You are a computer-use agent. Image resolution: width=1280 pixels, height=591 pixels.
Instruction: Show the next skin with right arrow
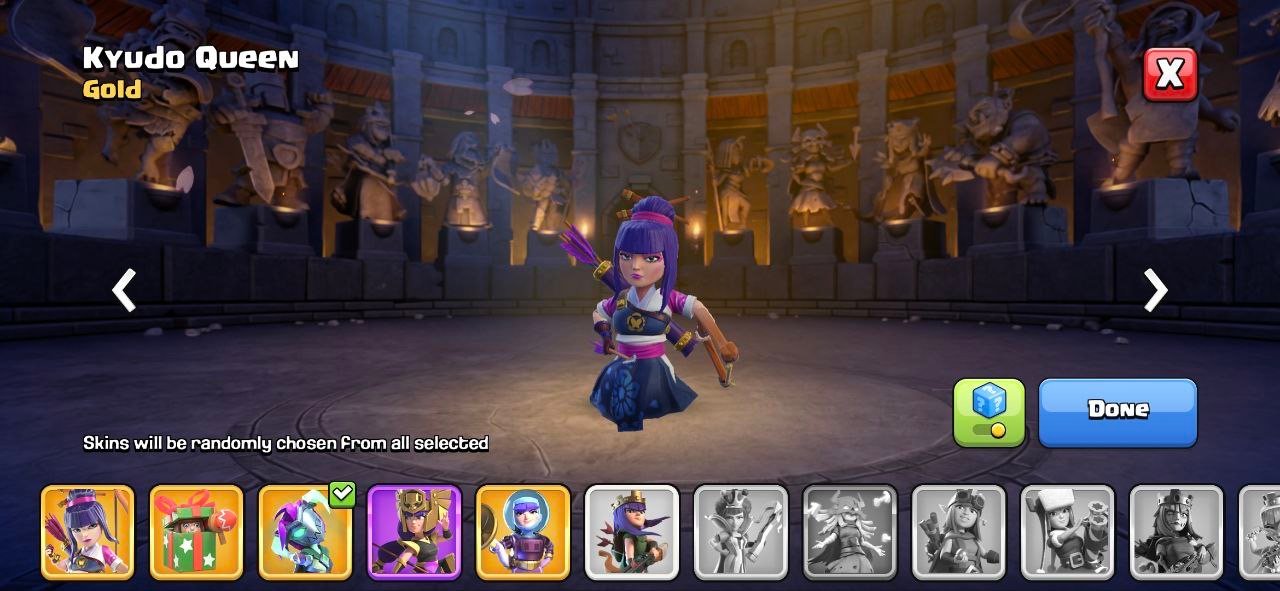[x=1155, y=290]
